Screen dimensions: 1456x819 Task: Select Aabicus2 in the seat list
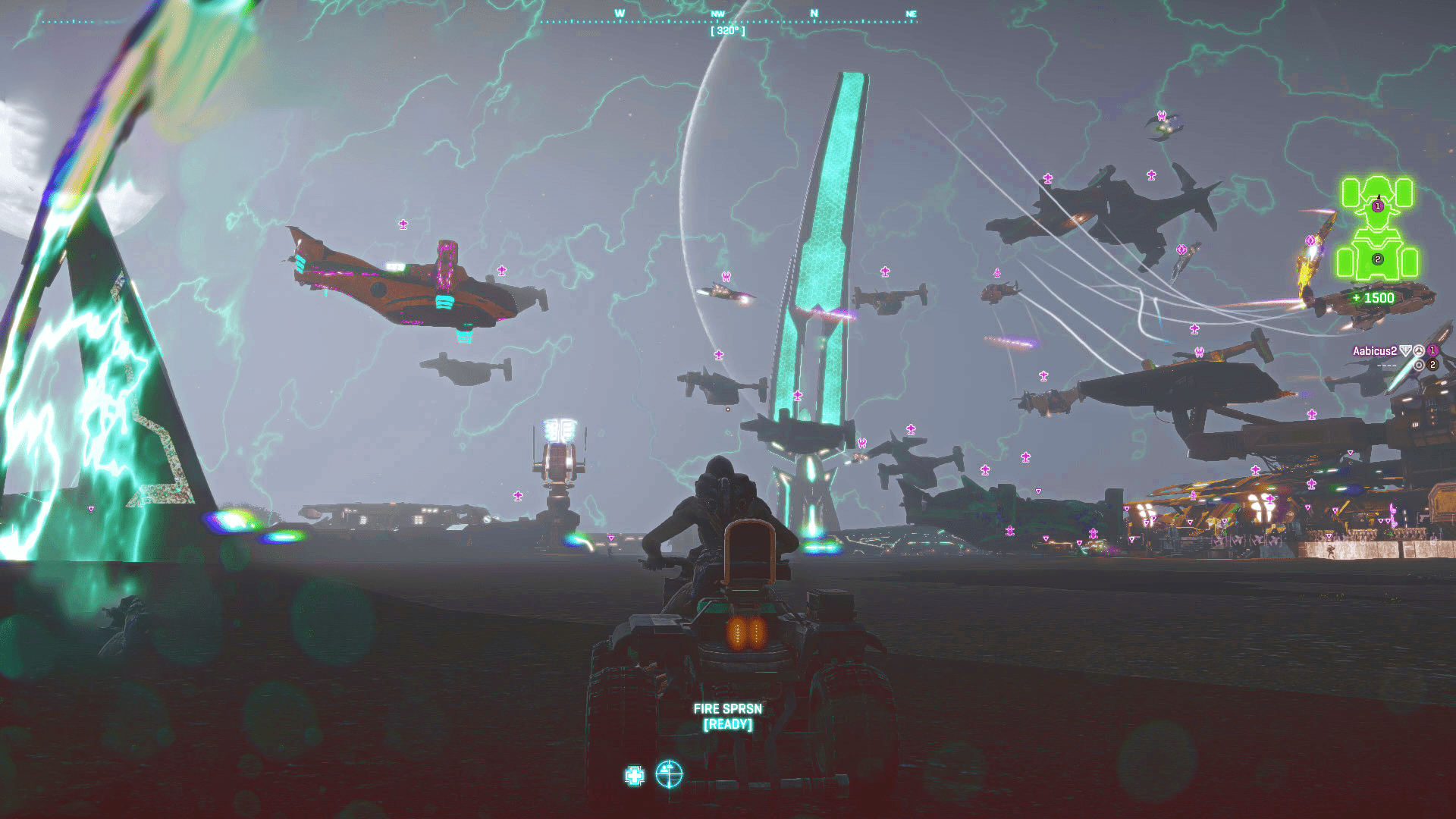tap(1374, 351)
